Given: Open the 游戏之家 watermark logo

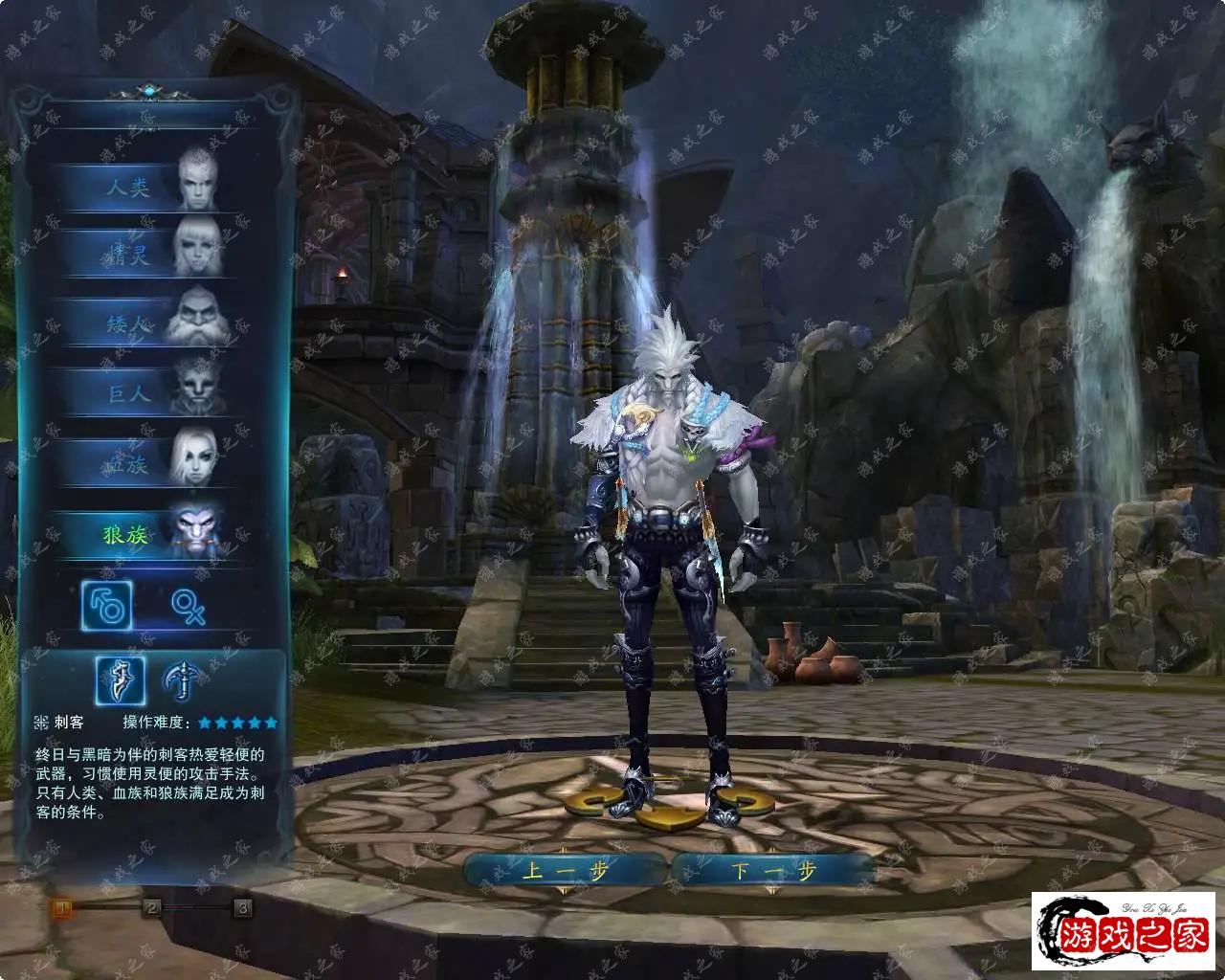Looking at the screenshot, I should [x=1124, y=932].
